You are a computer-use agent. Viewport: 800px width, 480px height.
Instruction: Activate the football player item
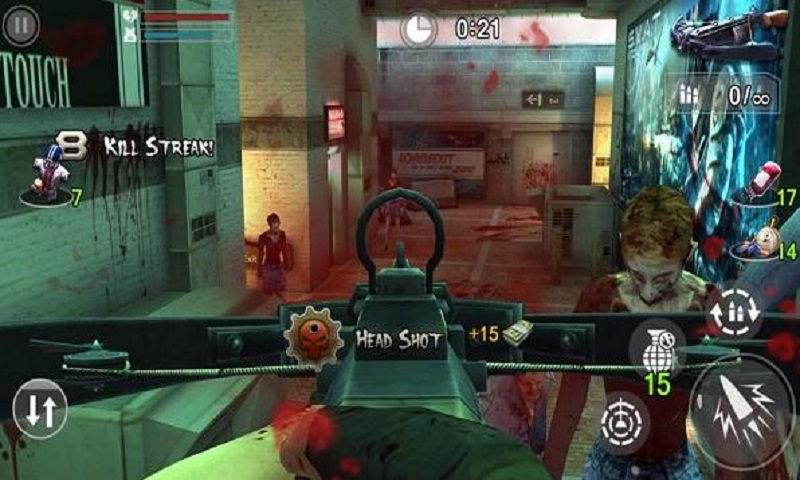(47, 172)
